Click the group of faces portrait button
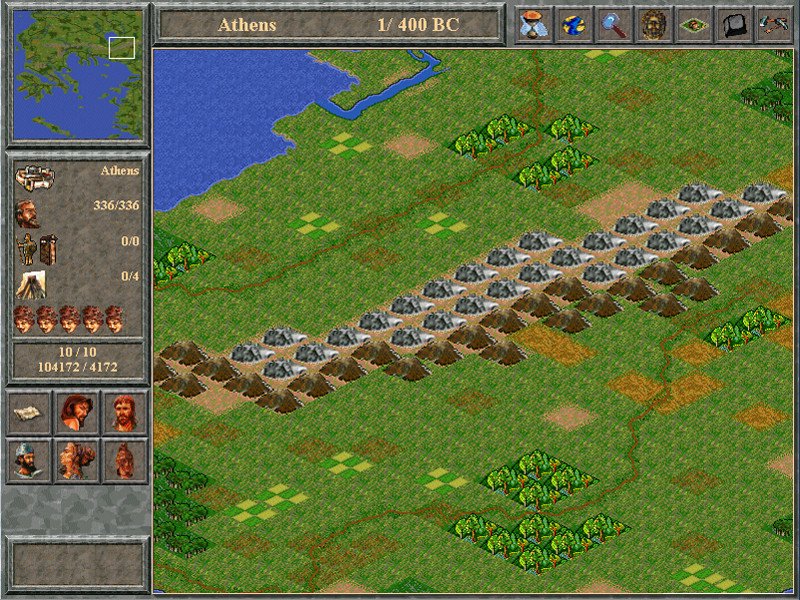800x600 pixels. [76, 460]
